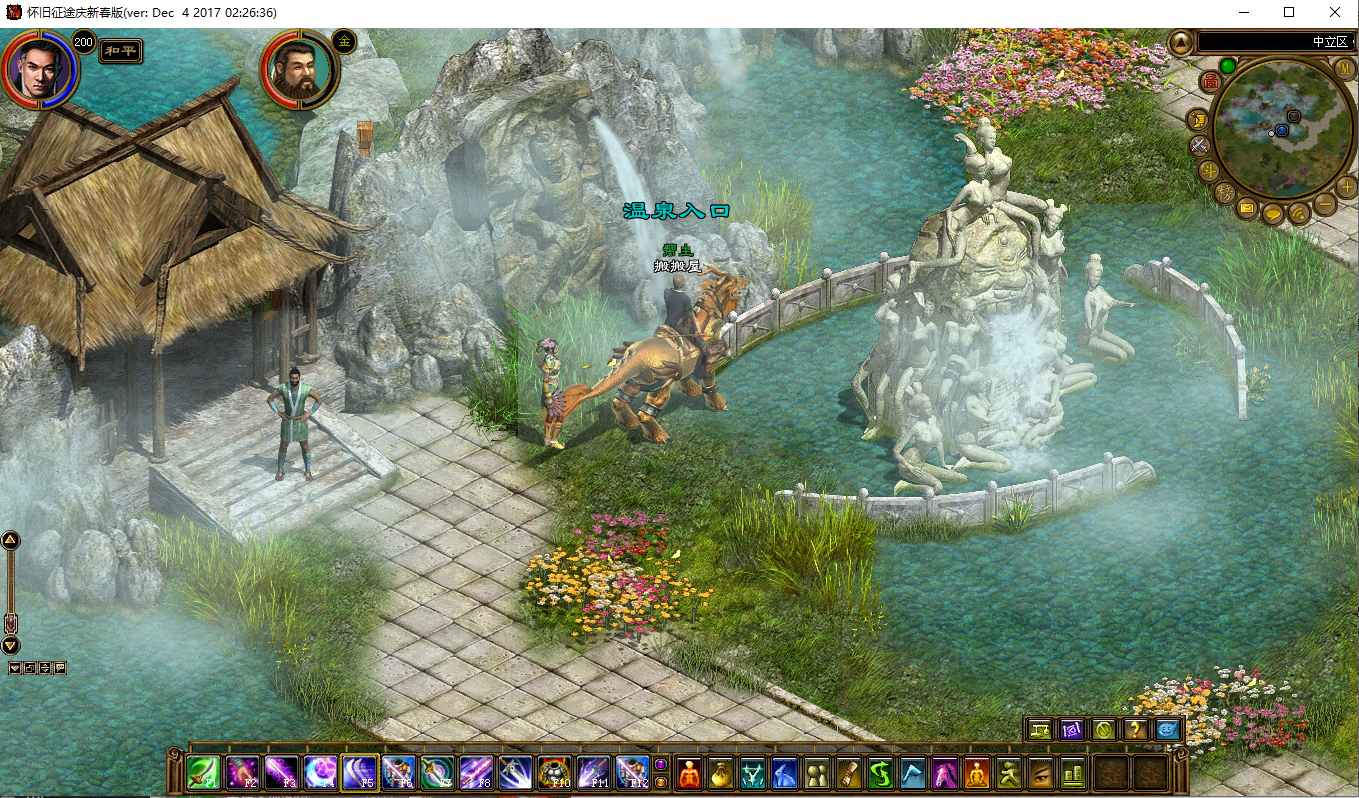Open chat using the speech bubble button

(x=1273, y=213)
